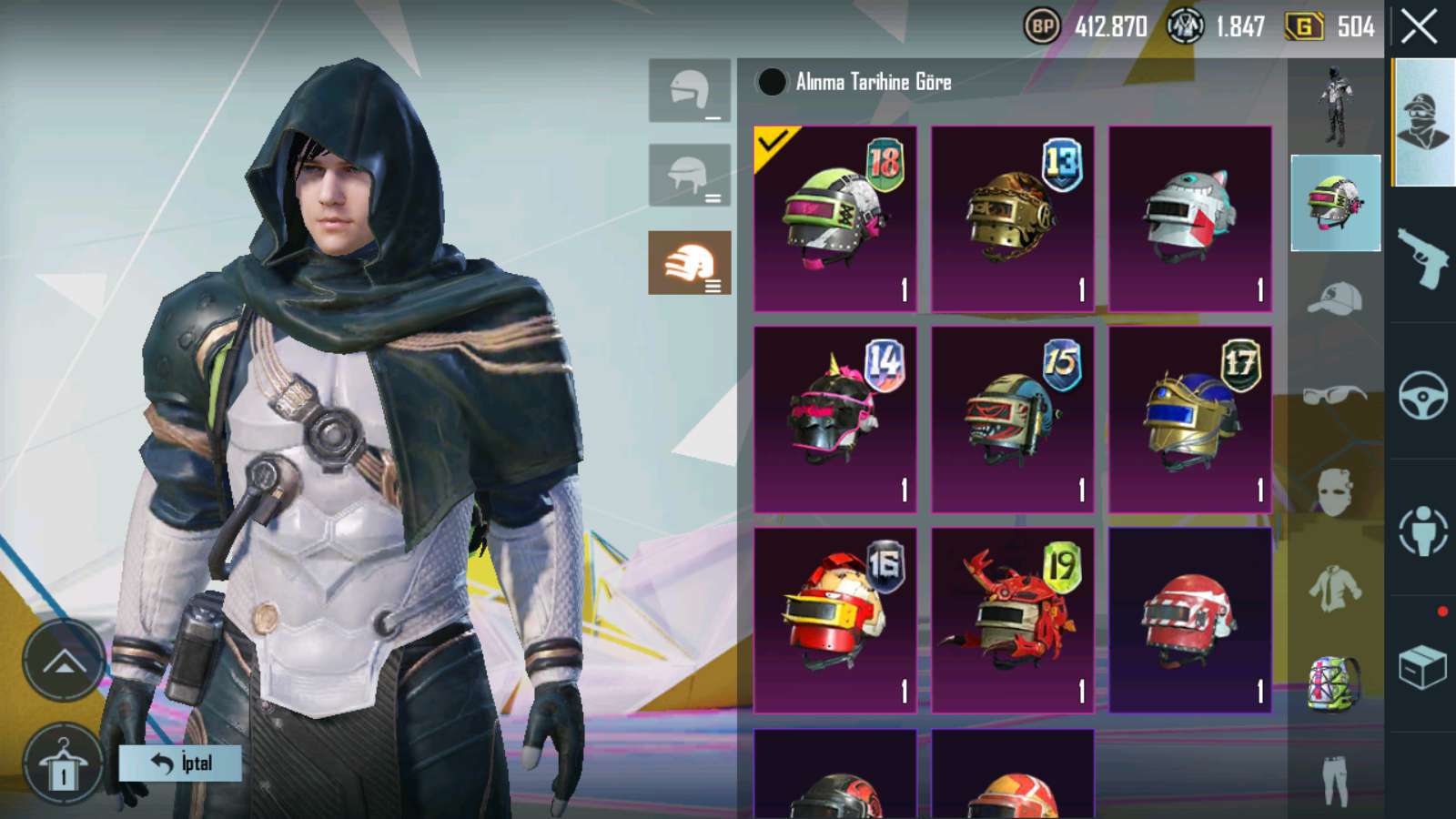Expand the up-arrow circle button

(64, 661)
